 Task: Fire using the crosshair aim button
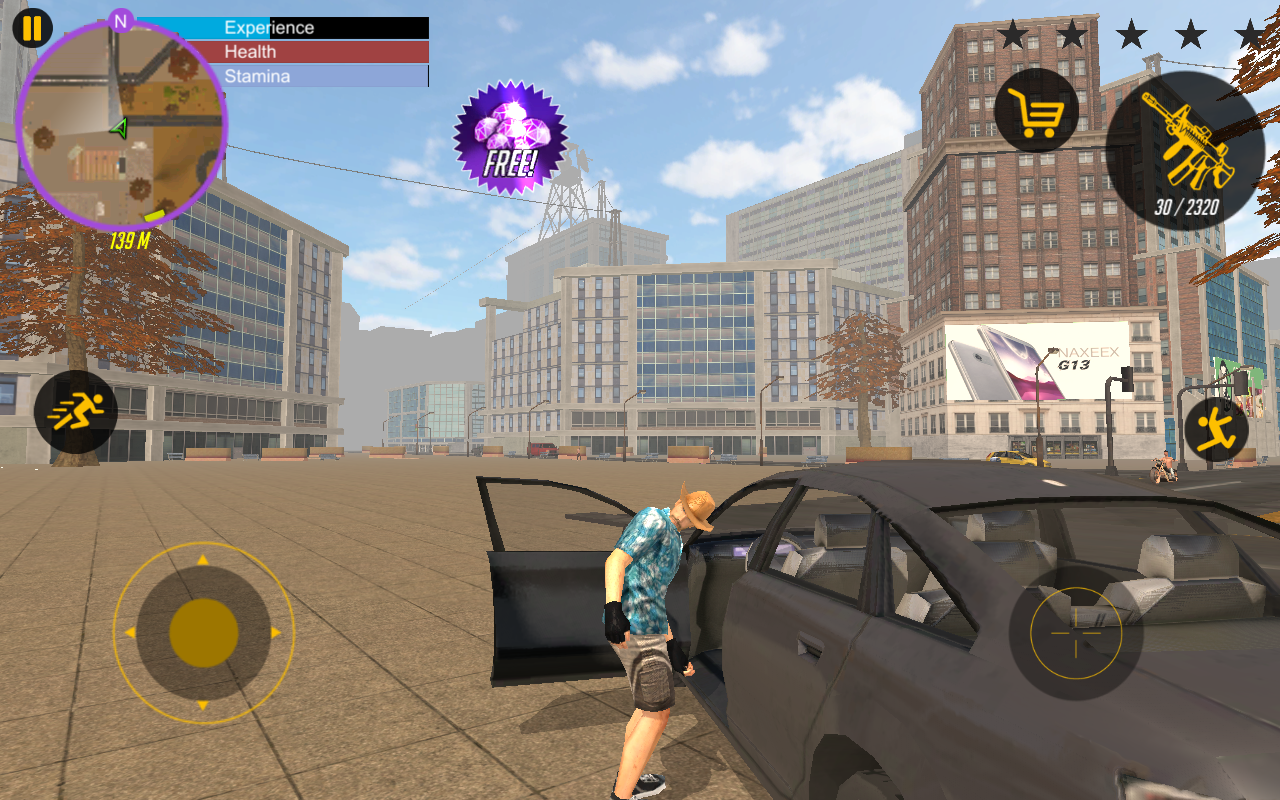click(1076, 633)
